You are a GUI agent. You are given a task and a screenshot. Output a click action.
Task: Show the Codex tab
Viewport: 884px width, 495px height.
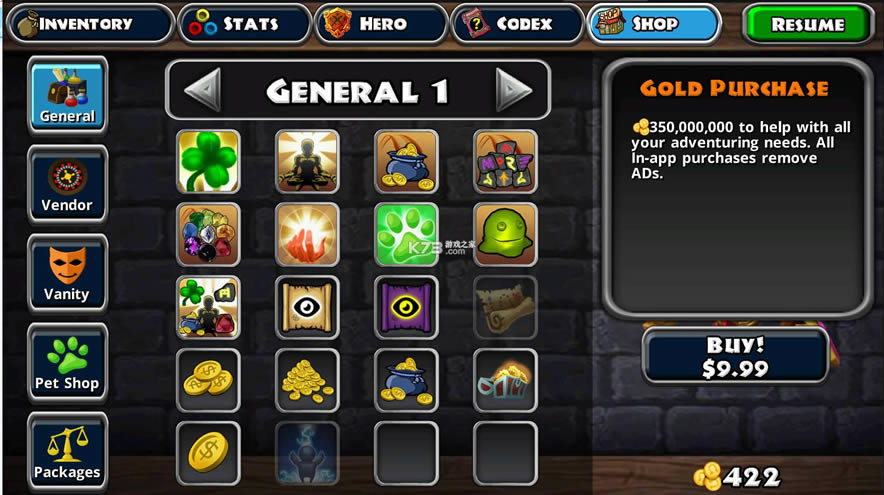(517, 23)
